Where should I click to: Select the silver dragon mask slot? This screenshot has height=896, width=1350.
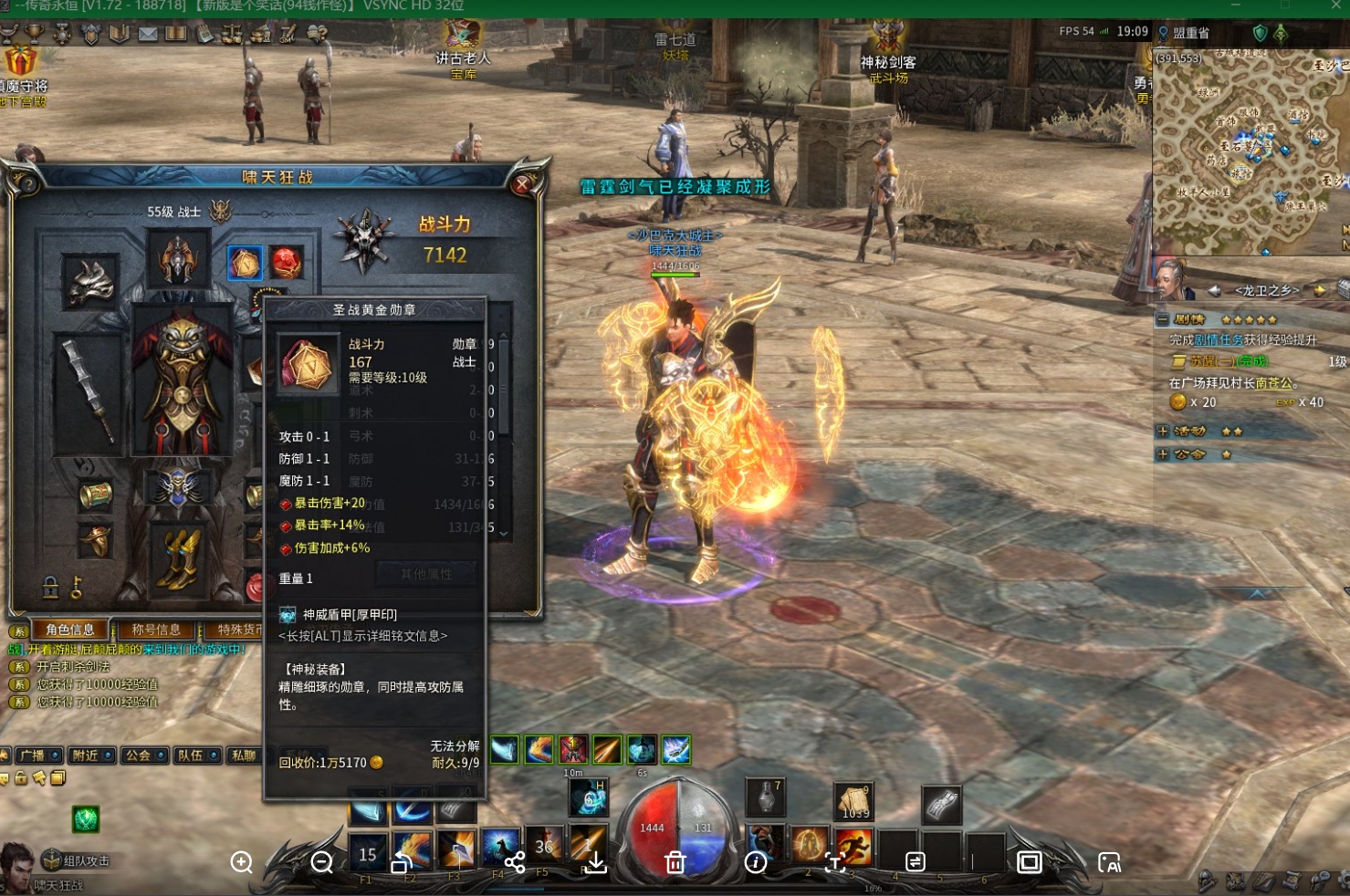point(89,283)
